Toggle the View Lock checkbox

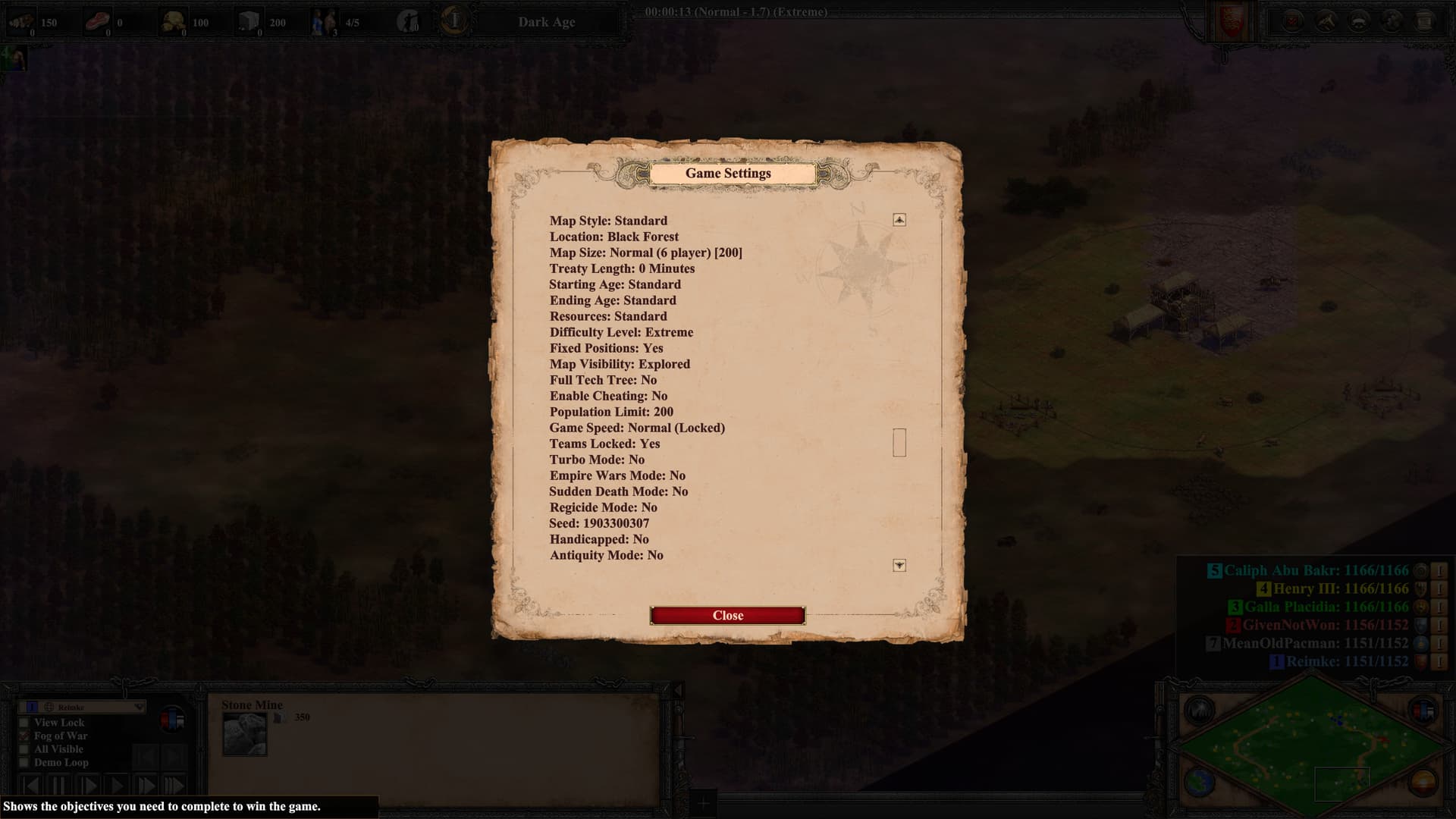pyautogui.click(x=24, y=723)
